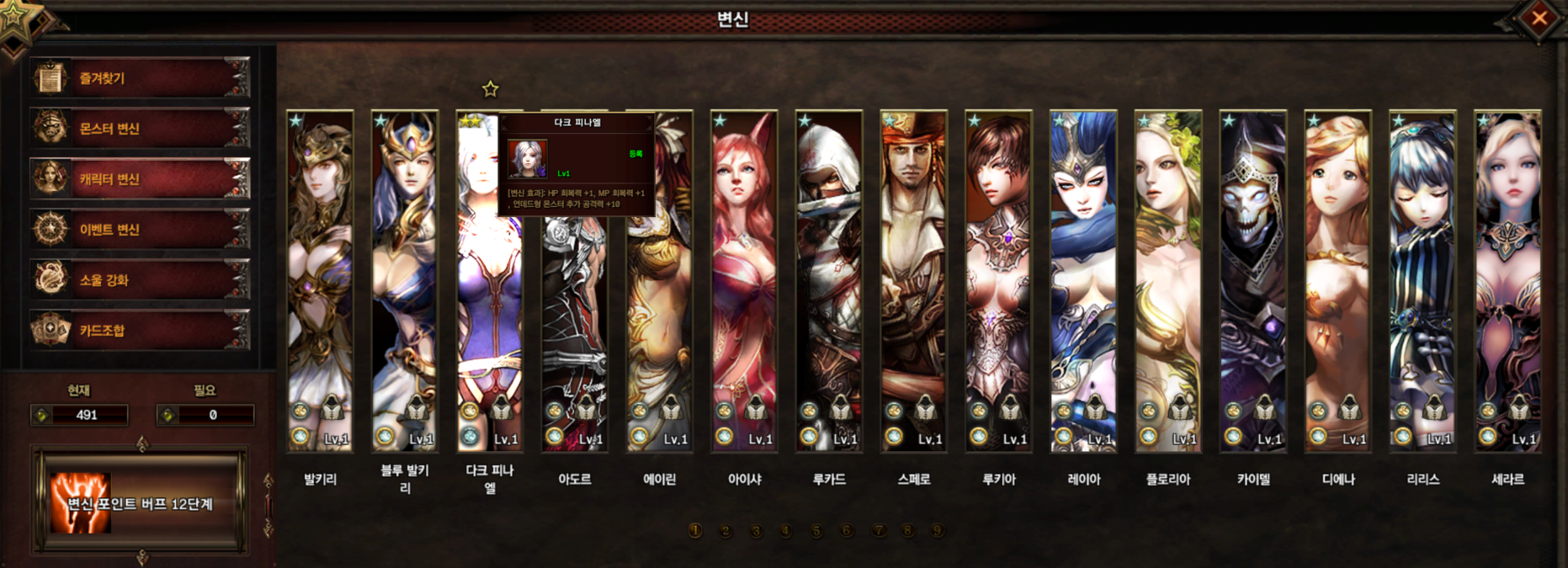The image size is (1568, 568).
Task: Open the 즐겨찾기 favorites tab
Action: [140, 78]
